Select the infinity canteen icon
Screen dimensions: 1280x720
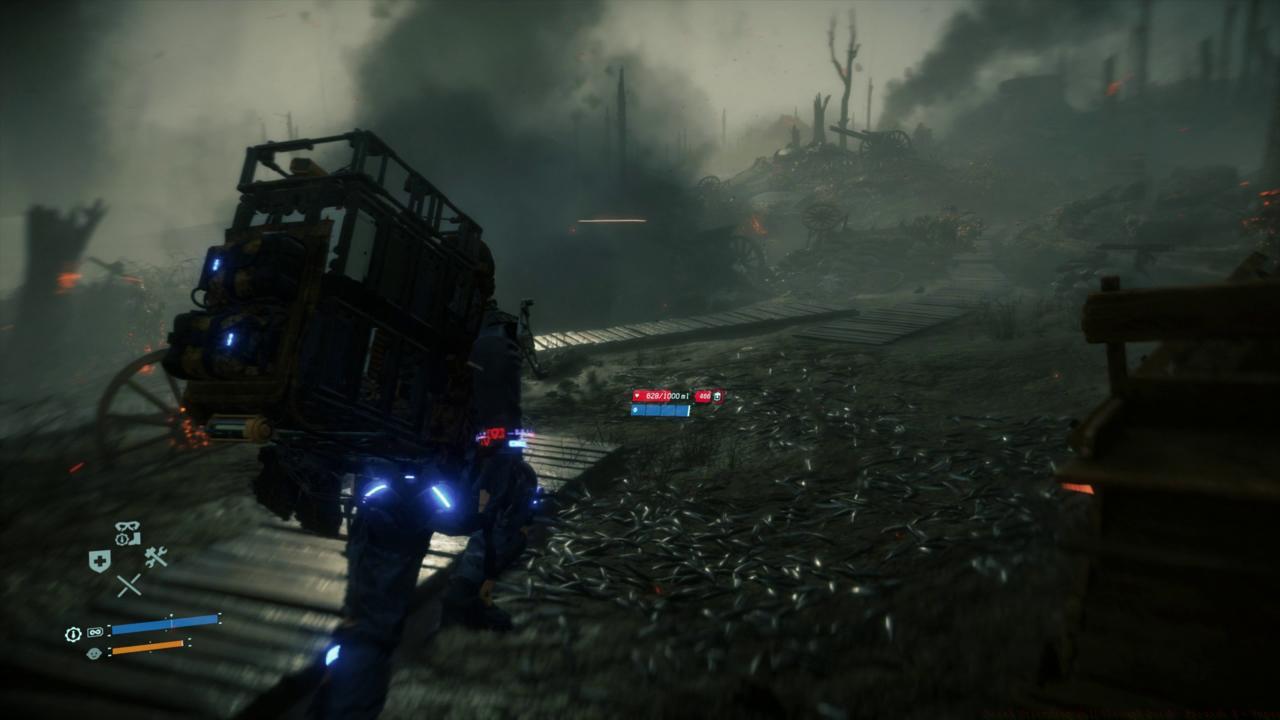(94, 630)
